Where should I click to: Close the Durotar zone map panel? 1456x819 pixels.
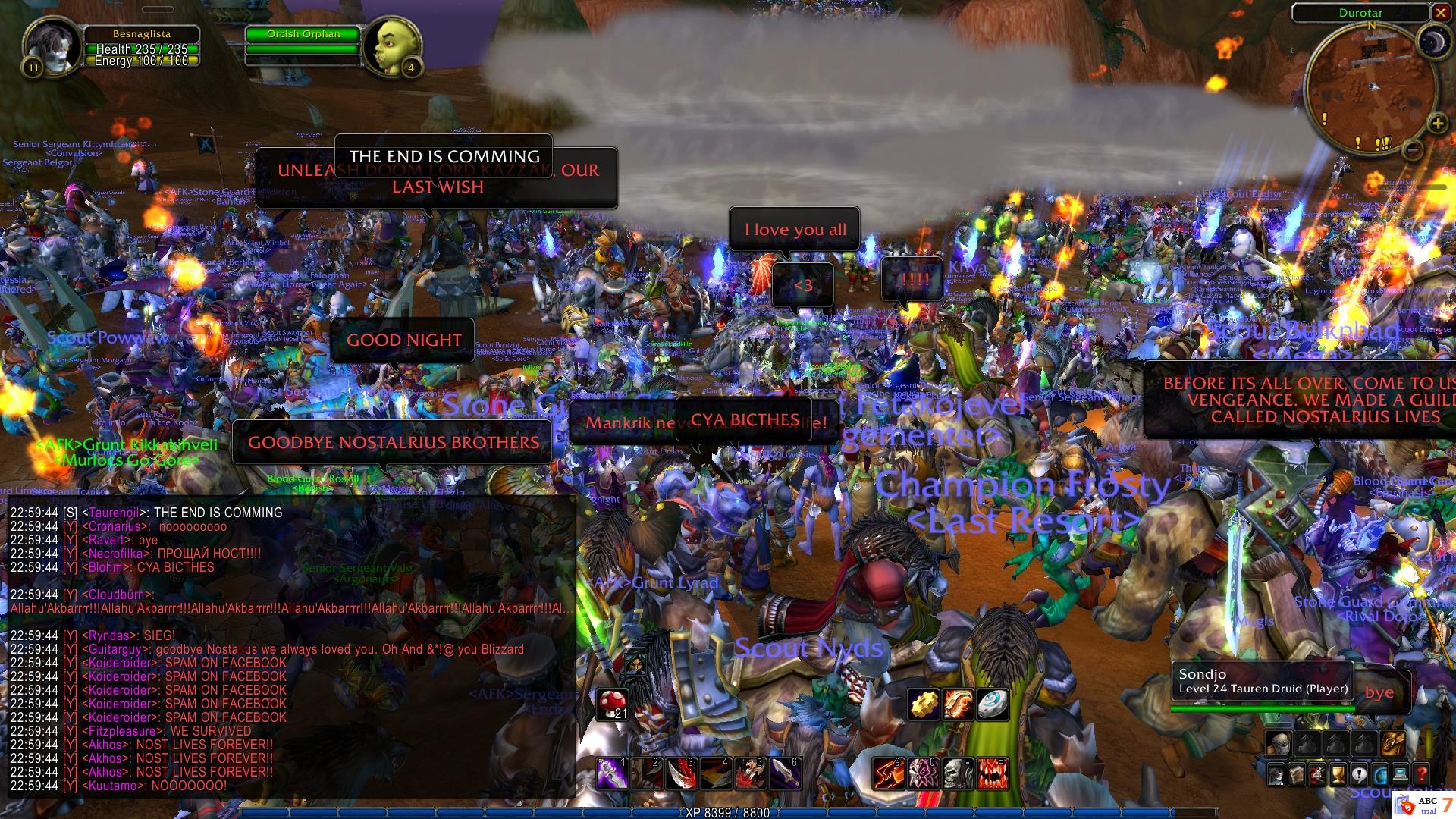click(x=1440, y=12)
